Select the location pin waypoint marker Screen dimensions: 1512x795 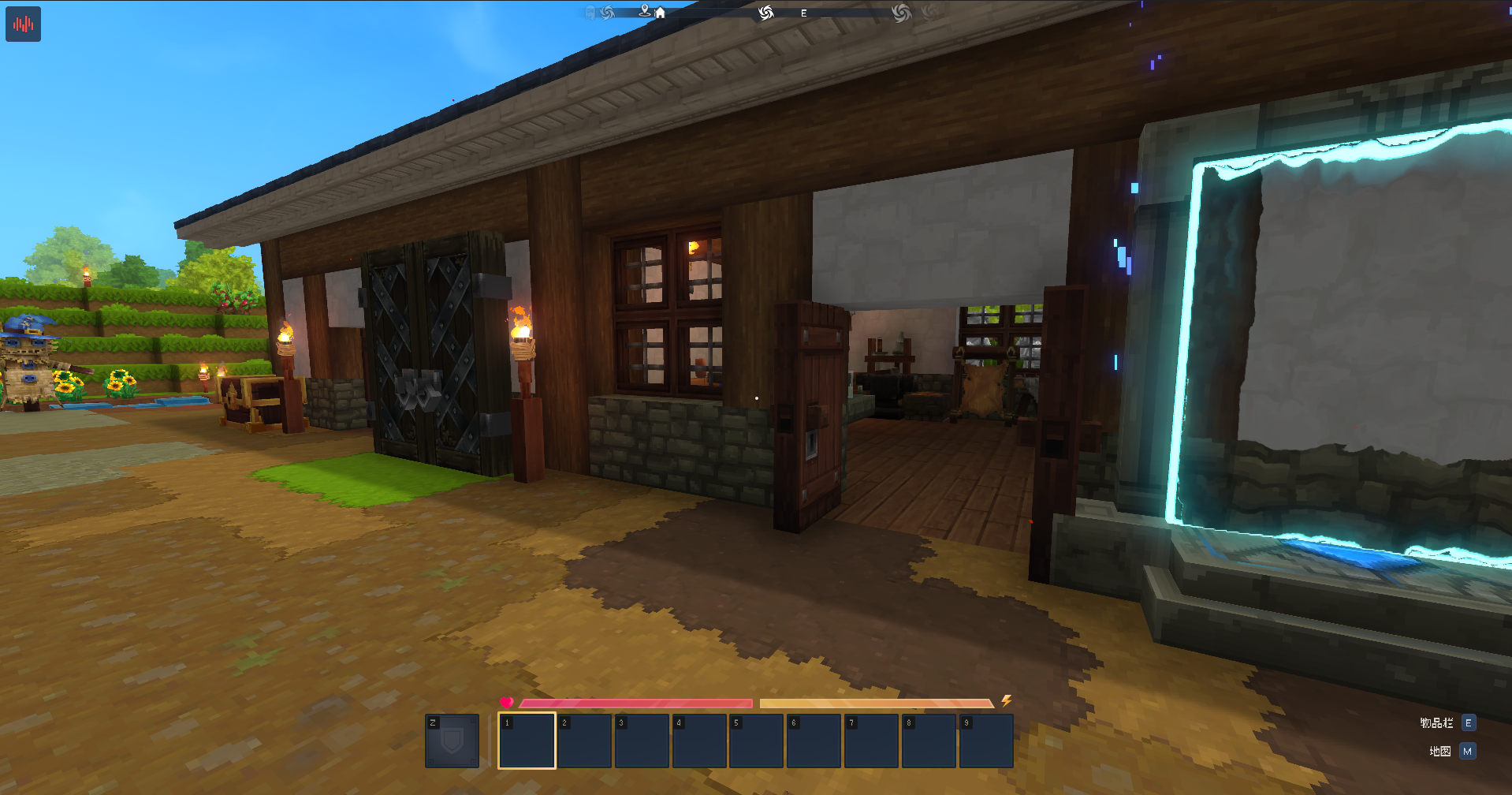pyautogui.click(x=644, y=11)
